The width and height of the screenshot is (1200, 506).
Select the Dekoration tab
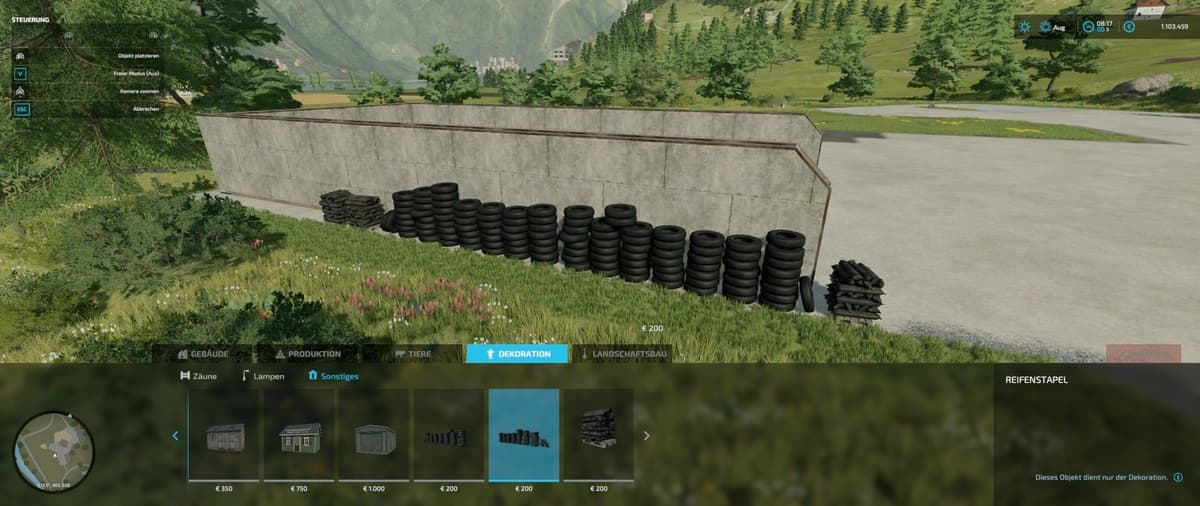517,354
